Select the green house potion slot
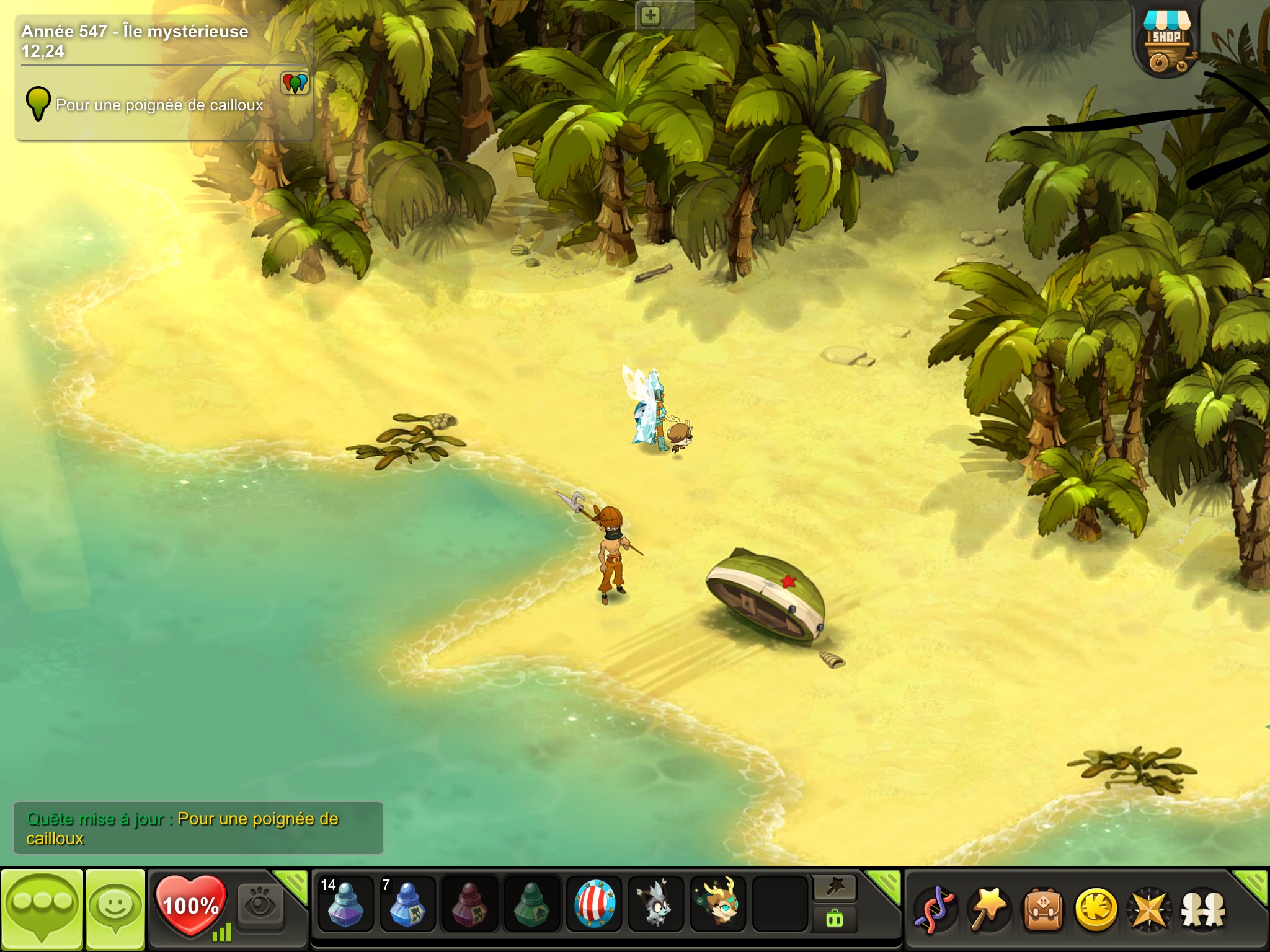 (x=531, y=904)
